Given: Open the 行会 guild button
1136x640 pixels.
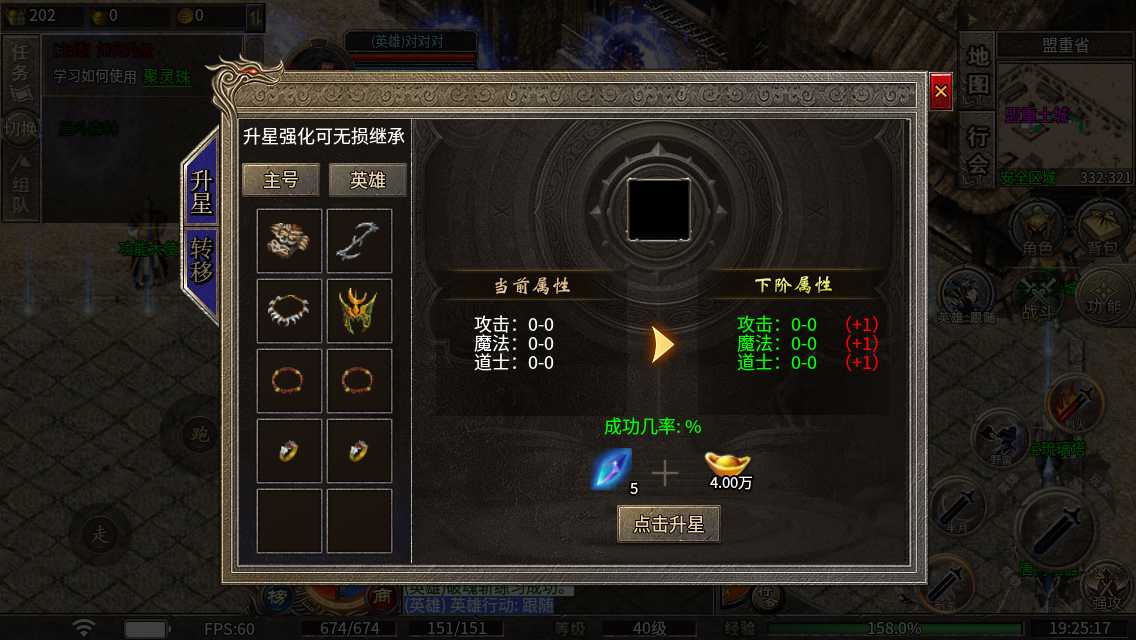Looking at the screenshot, I should (977, 150).
